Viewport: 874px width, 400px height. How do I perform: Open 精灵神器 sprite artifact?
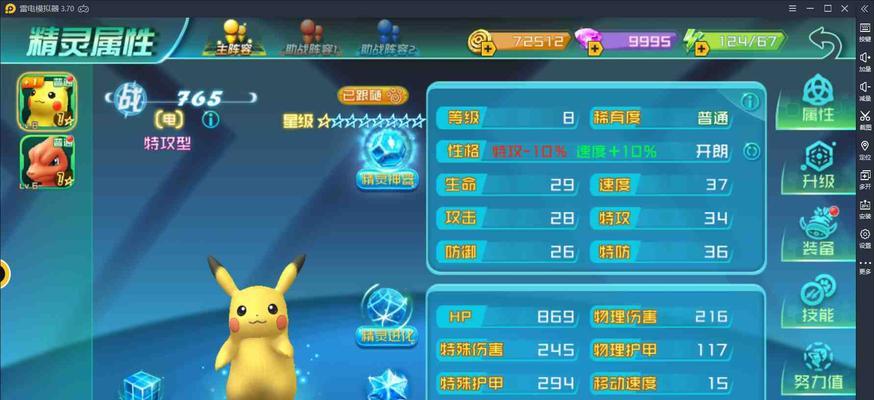386,161
